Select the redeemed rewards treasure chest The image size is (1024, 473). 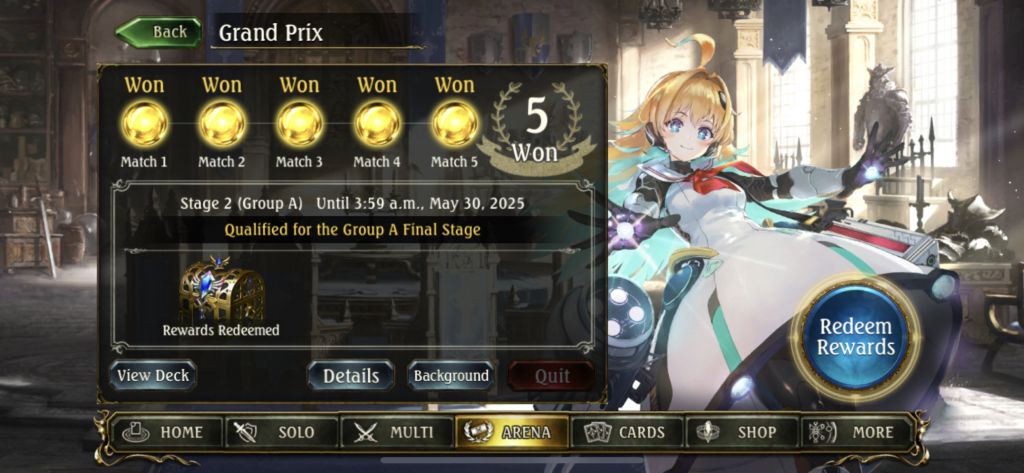pos(221,293)
